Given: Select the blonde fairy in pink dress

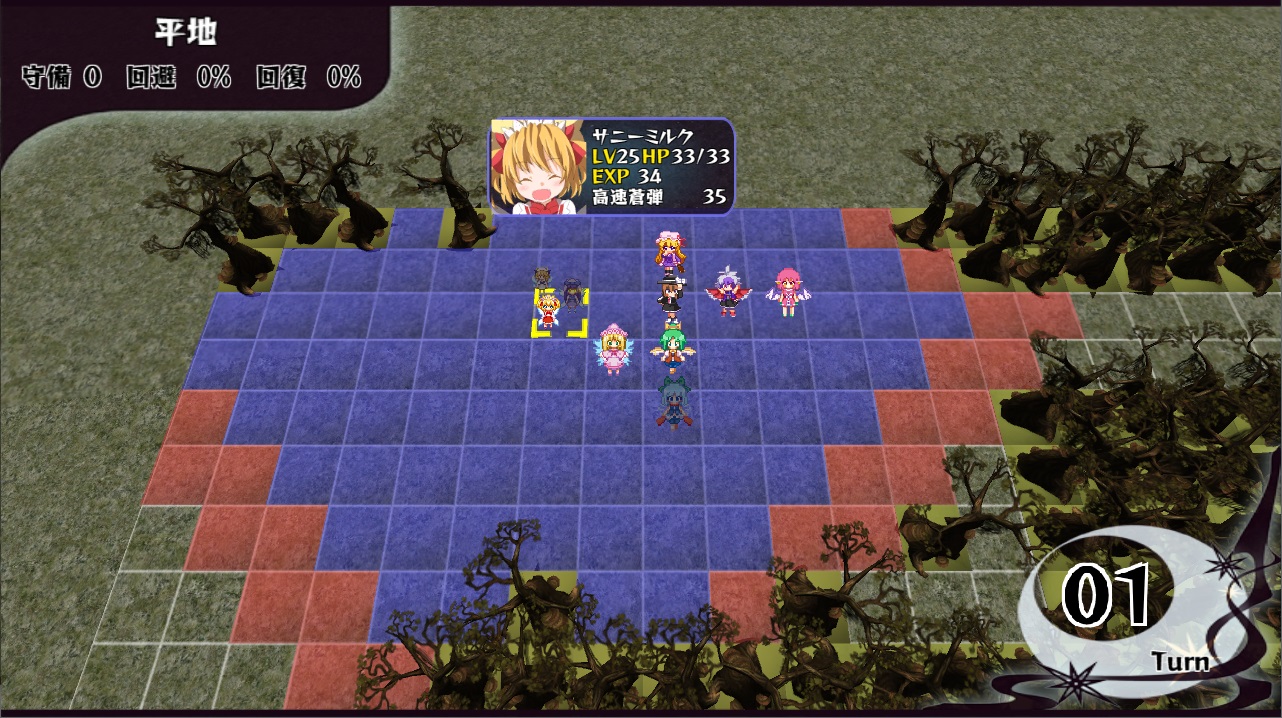Looking at the screenshot, I should (x=612, y=349).
